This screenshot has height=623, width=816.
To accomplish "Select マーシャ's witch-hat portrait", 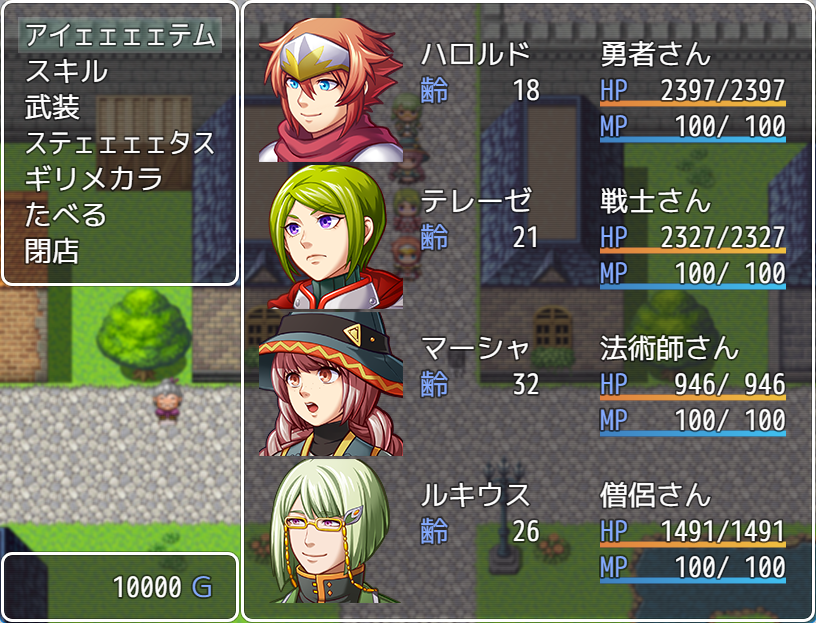I will point(331,384).
